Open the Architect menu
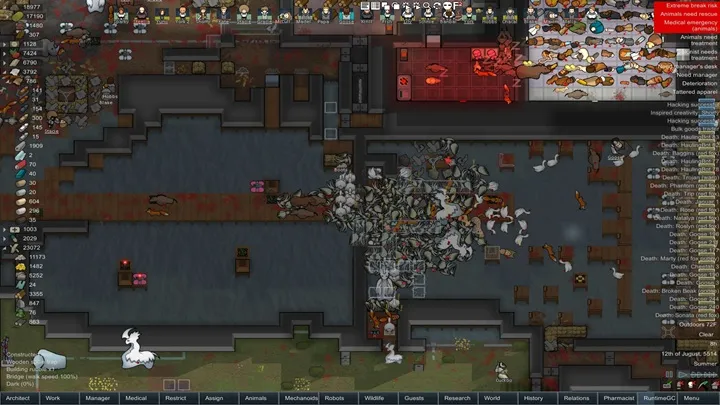The width and height of the screenshot is (720, 405). click(18, 398)
